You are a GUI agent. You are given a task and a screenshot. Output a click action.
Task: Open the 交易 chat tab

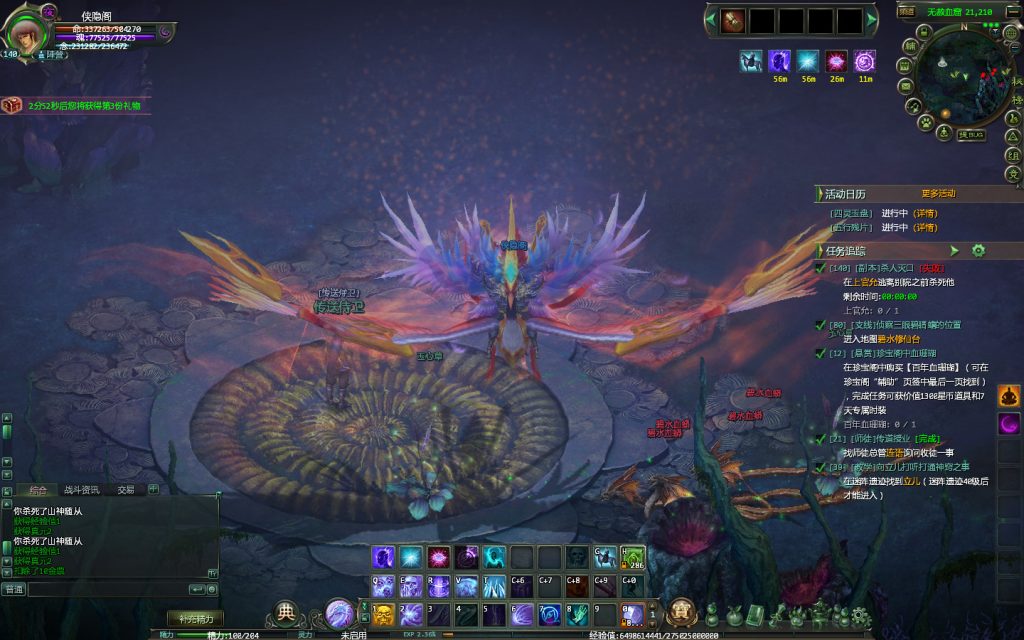125,490
